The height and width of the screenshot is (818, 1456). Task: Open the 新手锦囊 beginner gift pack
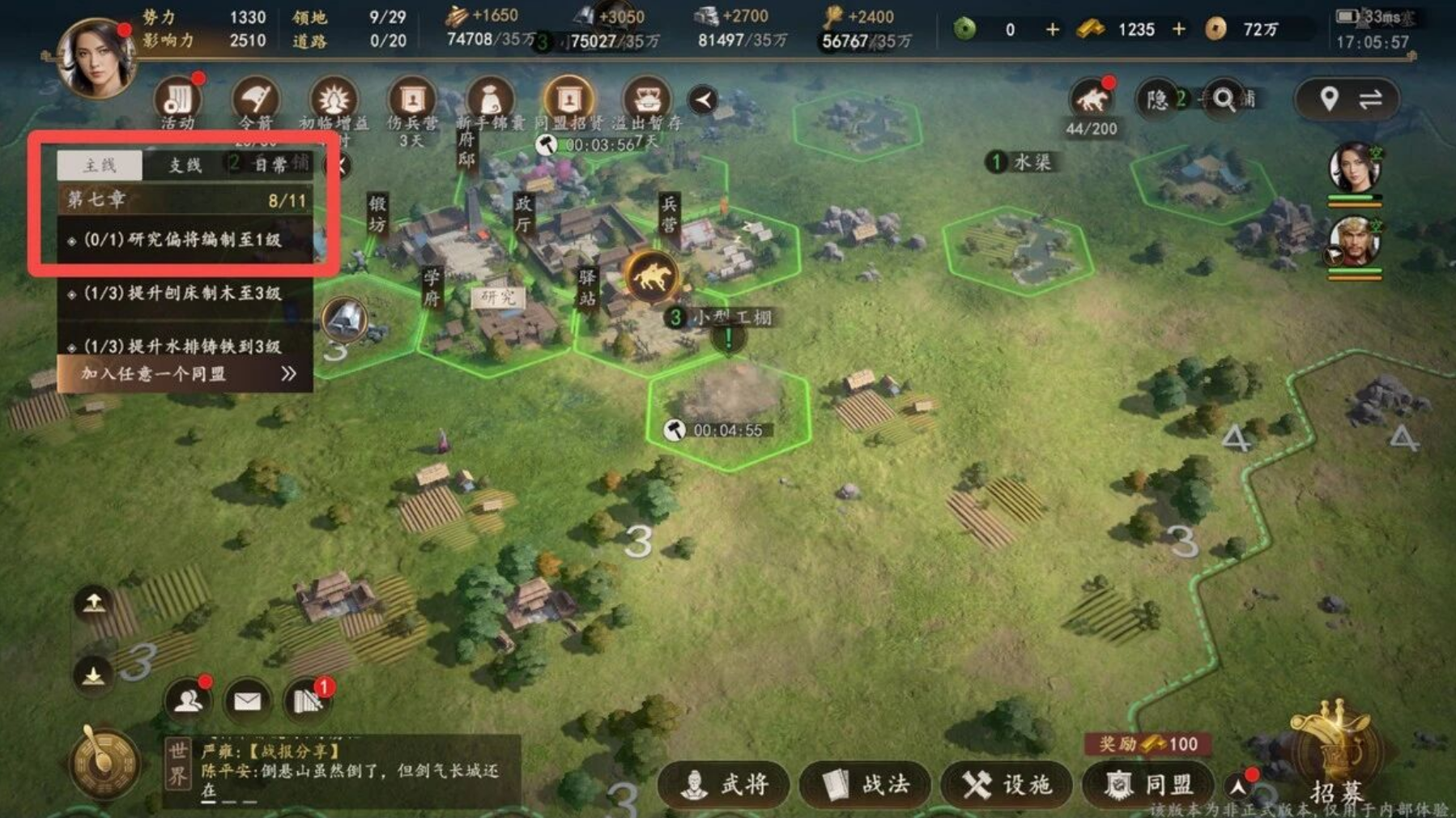(490, 99)
